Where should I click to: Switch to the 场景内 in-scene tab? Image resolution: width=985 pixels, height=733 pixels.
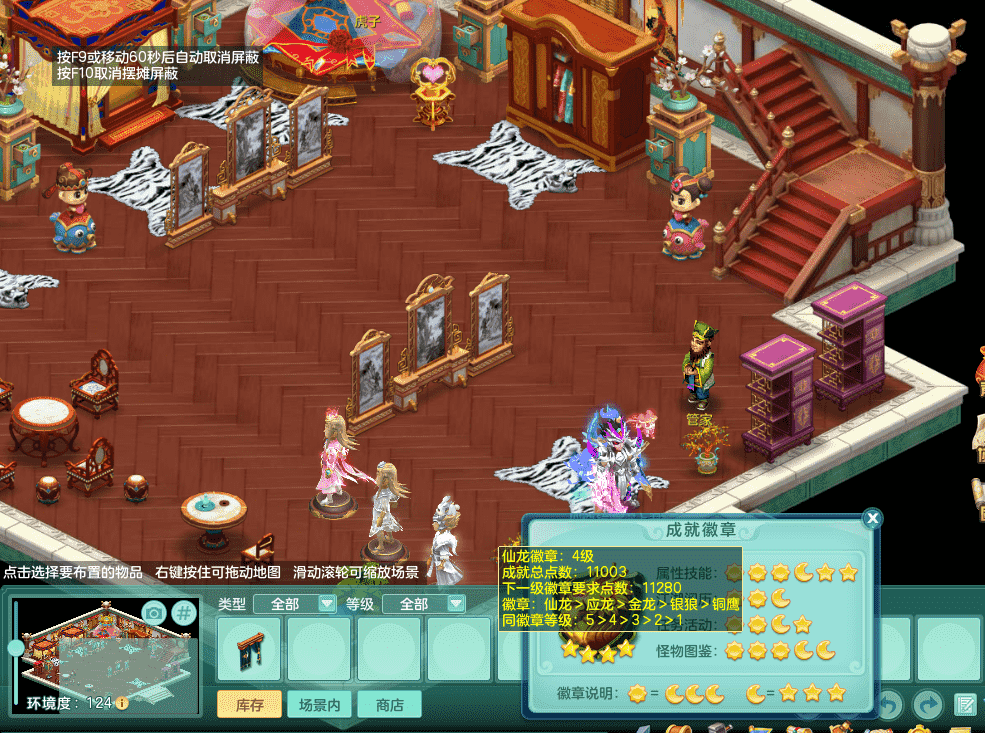(x=320, y=705)
